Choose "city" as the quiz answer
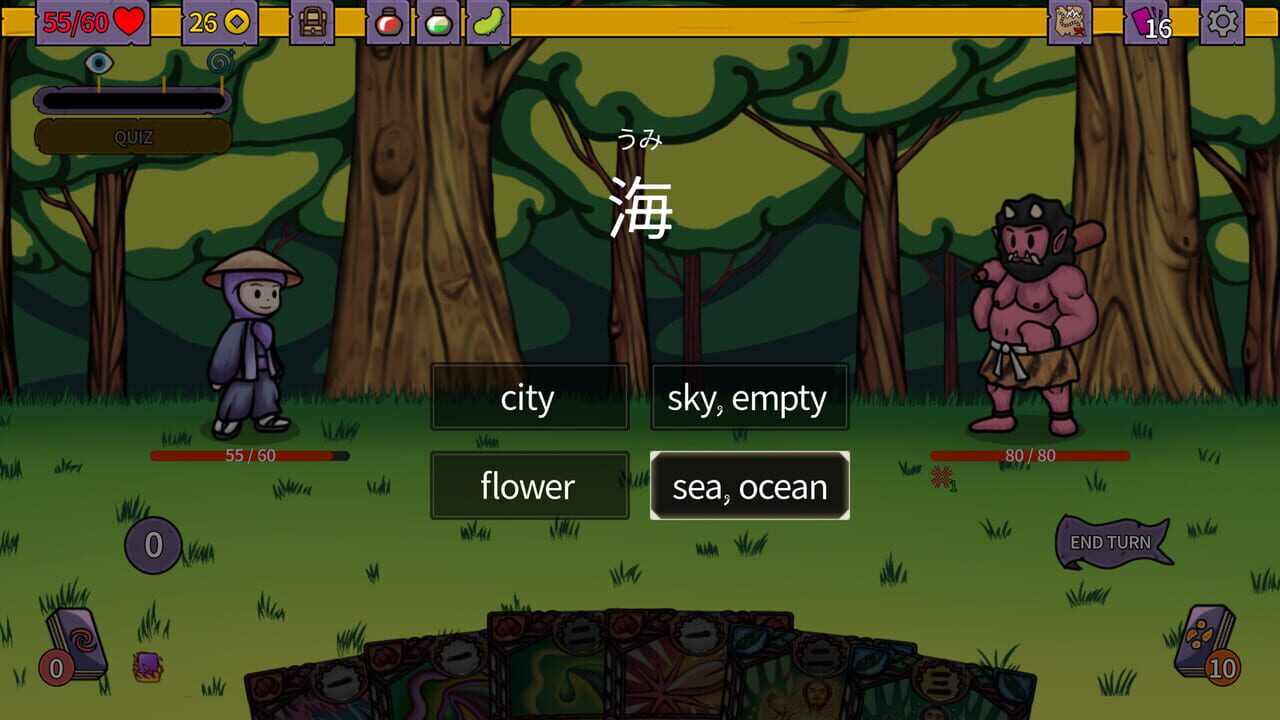This screenshot has width=1280, height=720. point(529,397)
